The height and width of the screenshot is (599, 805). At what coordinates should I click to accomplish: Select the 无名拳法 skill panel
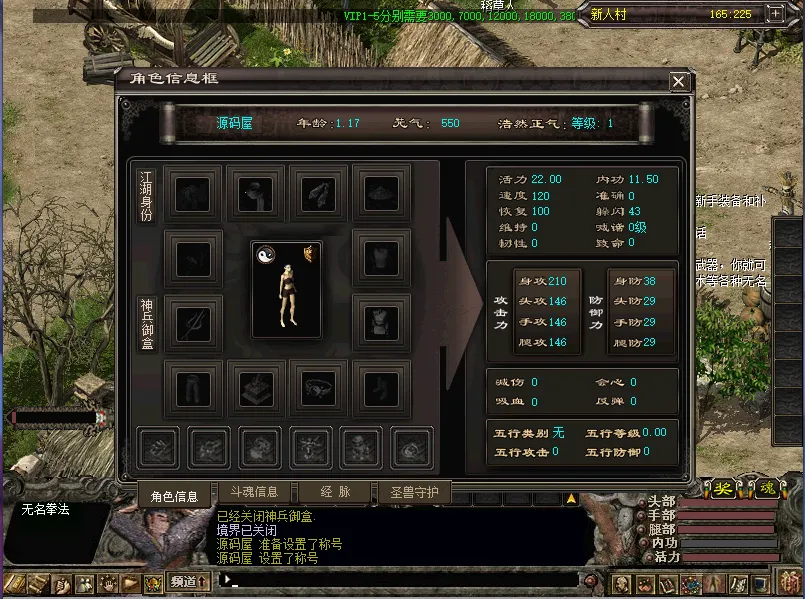[x=54, y=510]
